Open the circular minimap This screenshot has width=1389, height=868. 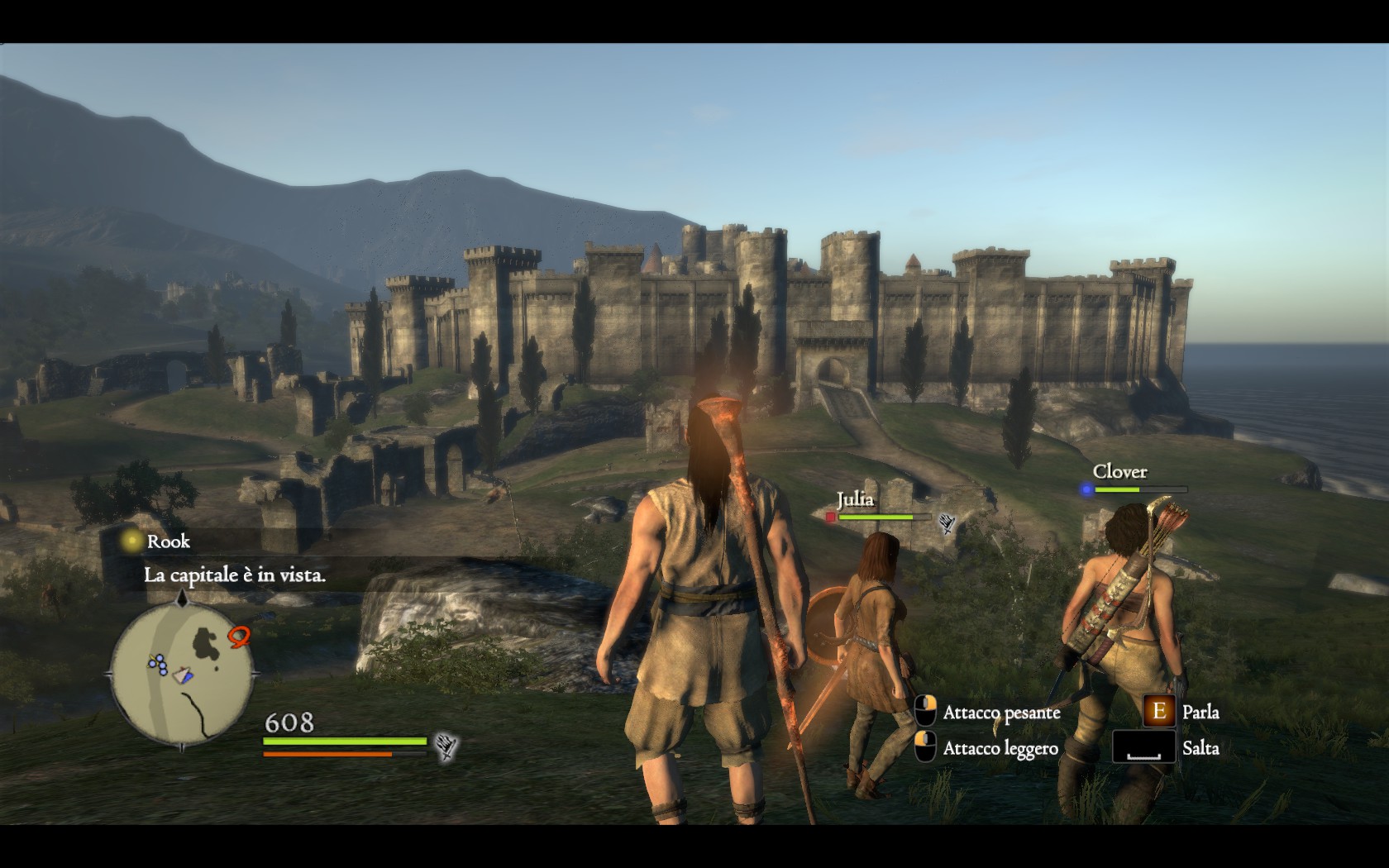point(182,673)
